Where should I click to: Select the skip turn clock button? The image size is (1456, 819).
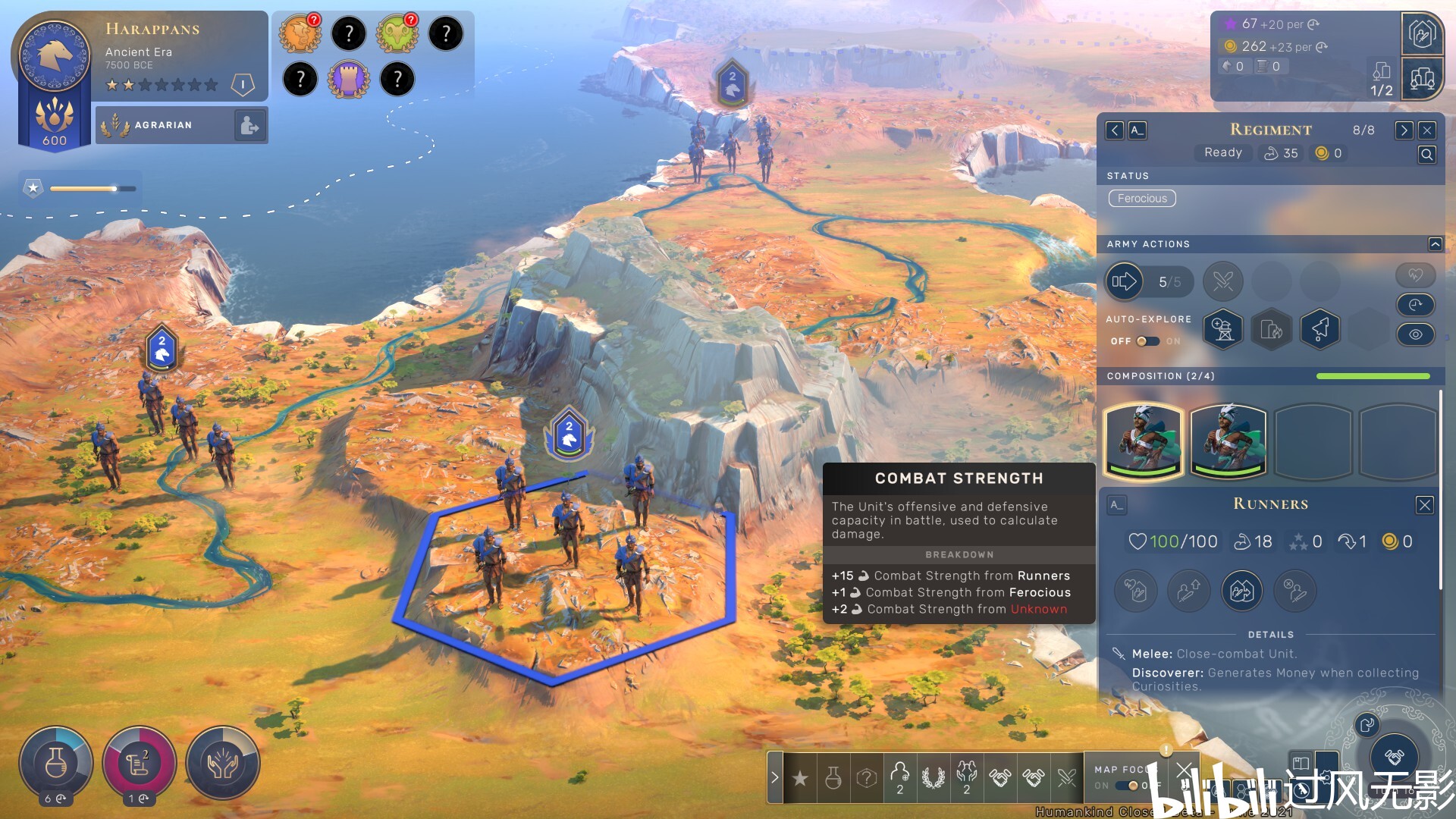tap(1415, 305)
